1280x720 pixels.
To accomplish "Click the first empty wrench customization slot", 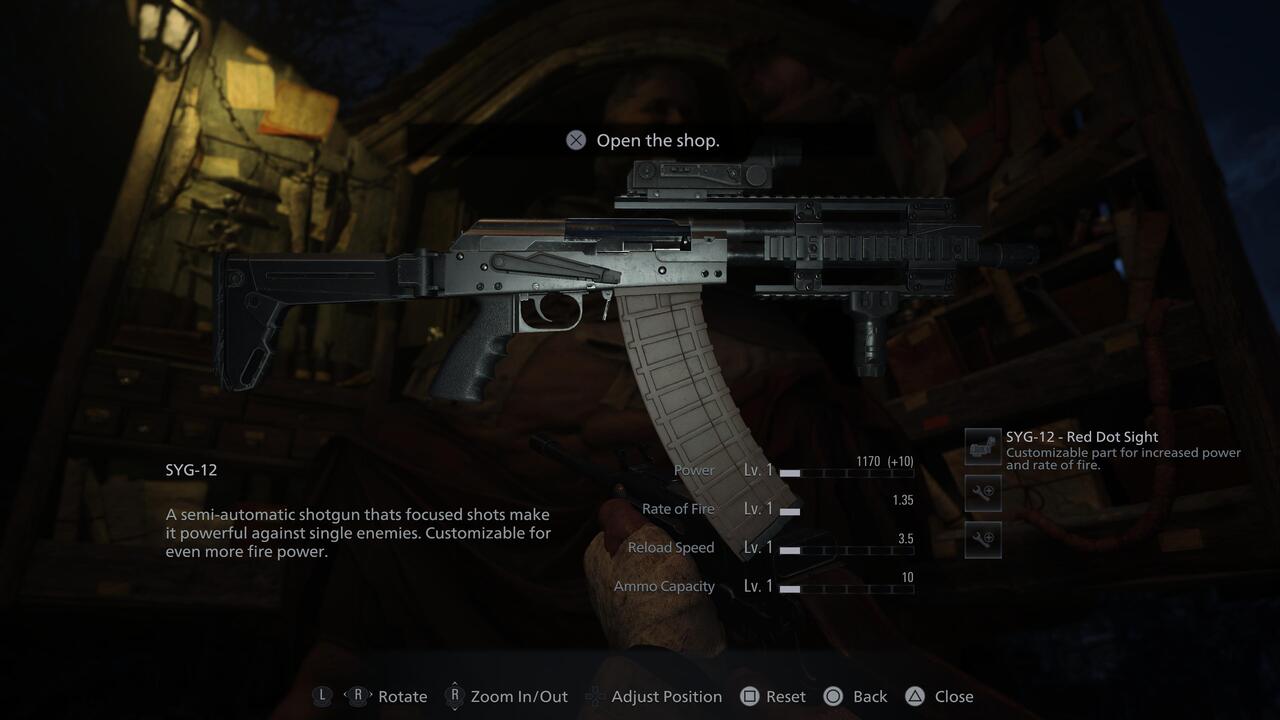I will point(981,493).
